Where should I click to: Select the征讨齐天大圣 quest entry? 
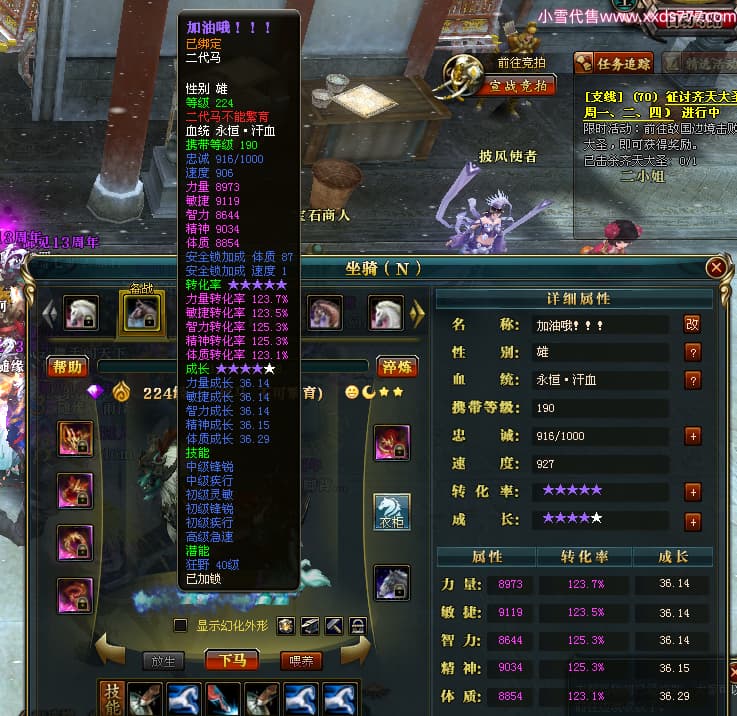pyautogui.click(x=660, y=97)
